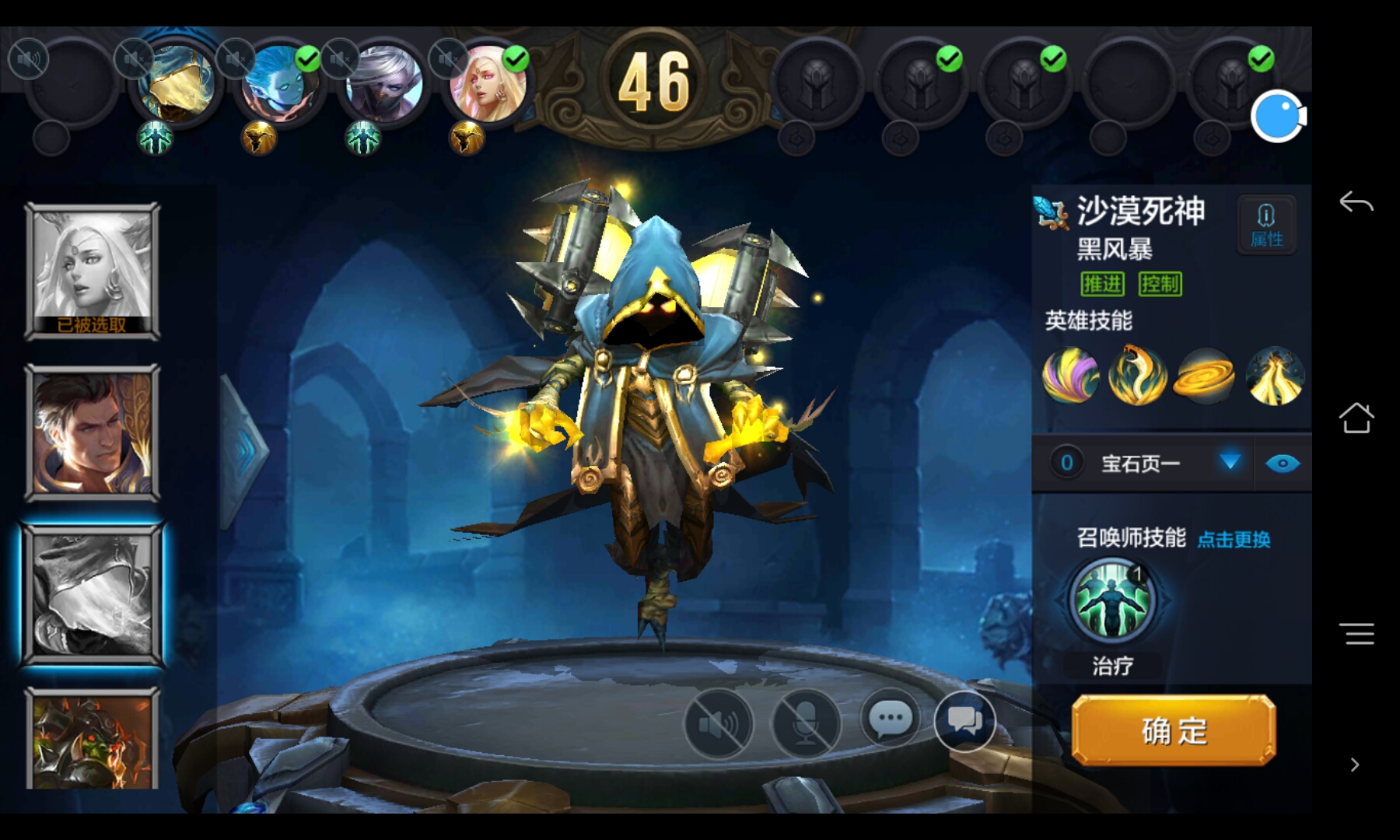Image resolution: width=1400 pixels, height=840 pixels.
Task: Toggle the muted speaker voice button
Action: pyautogui.click(x=719, y=723)
